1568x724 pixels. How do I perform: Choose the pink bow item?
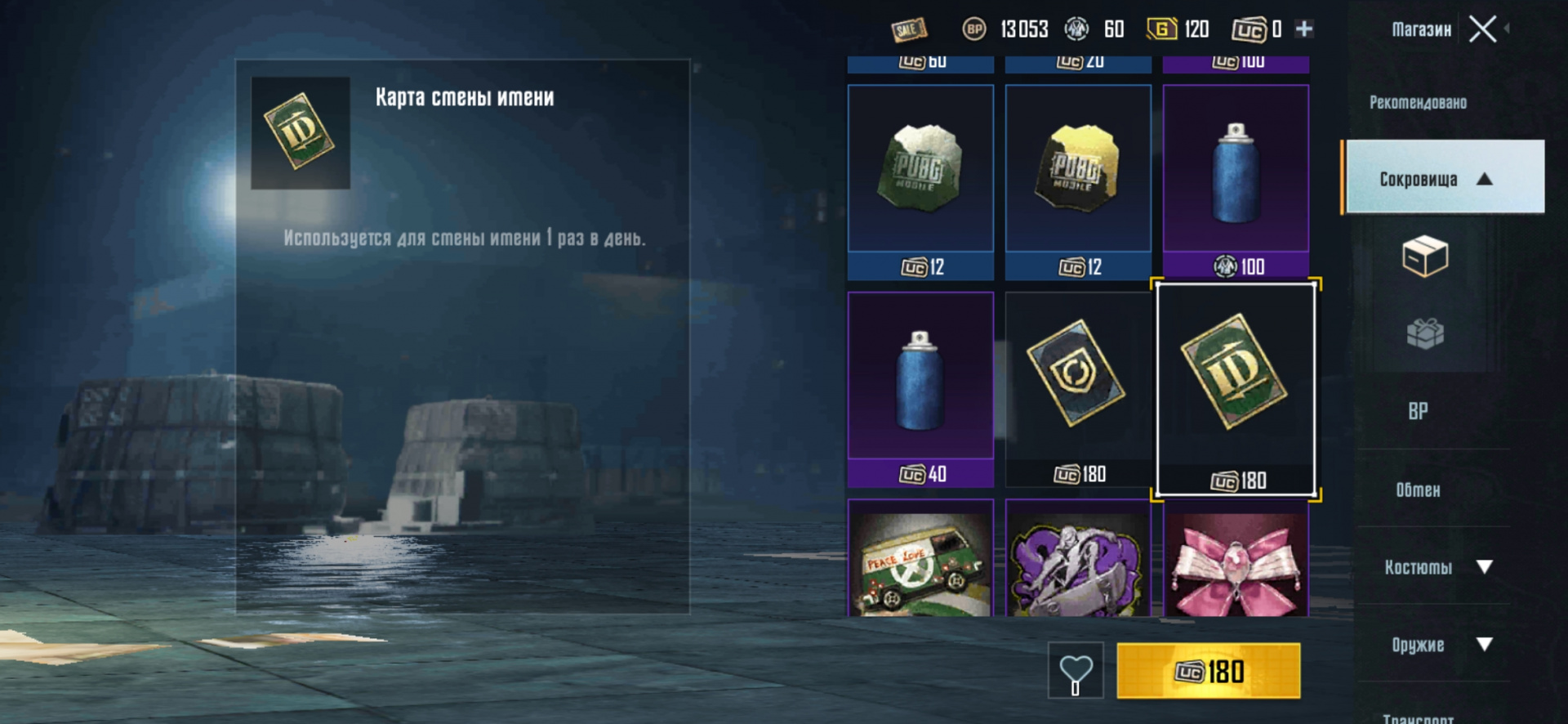1236,561
